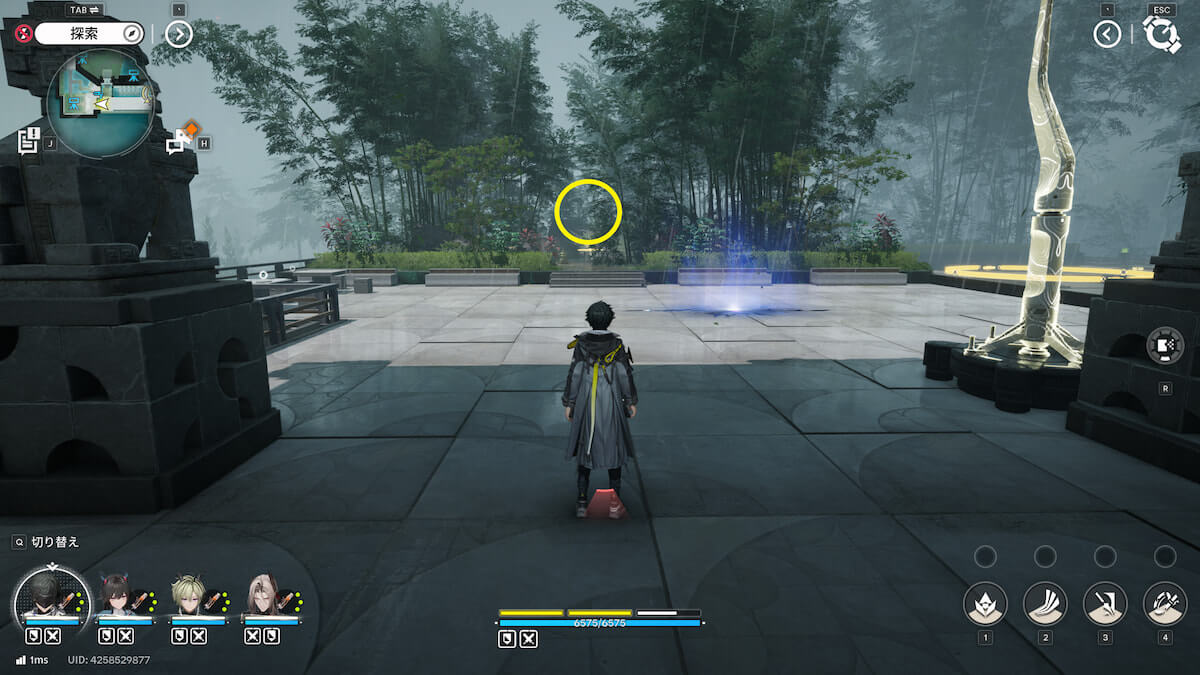The height and width of the screenshot is (675, 1200).
Task: Activate skill icon numbered 4
Action: pyautogui.click(x=1165, y=604)
